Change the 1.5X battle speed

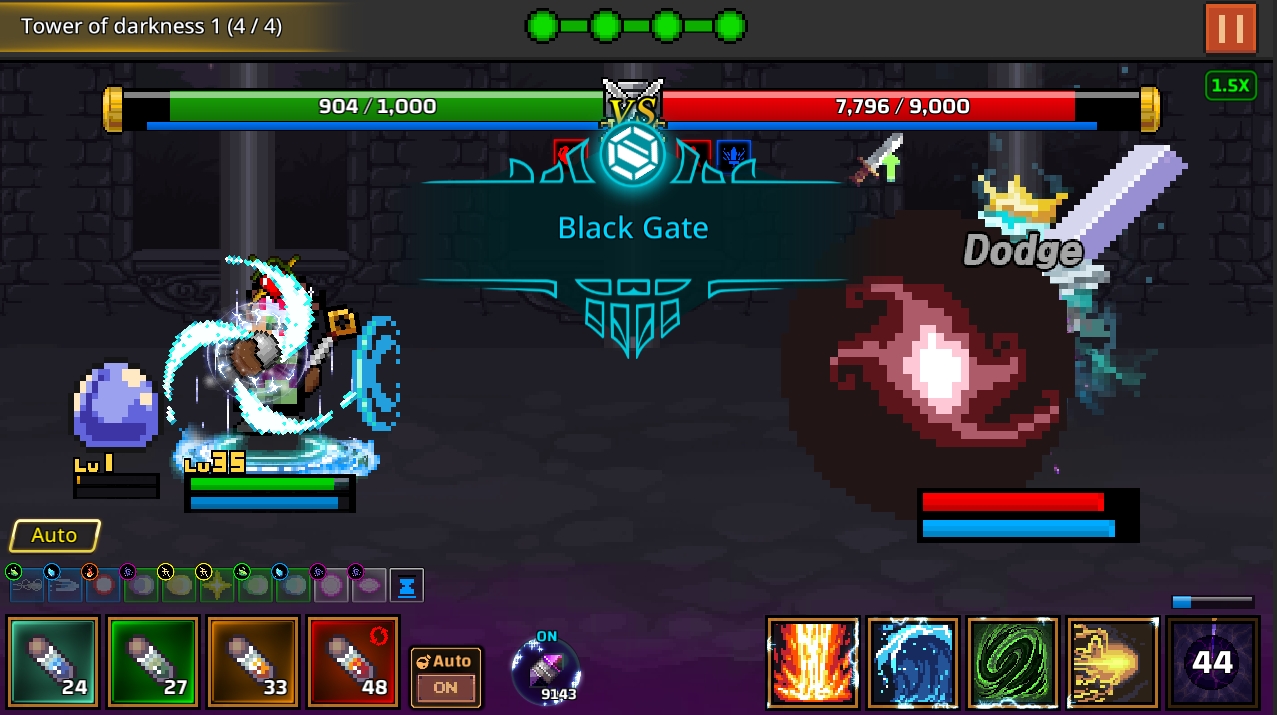1230,85
